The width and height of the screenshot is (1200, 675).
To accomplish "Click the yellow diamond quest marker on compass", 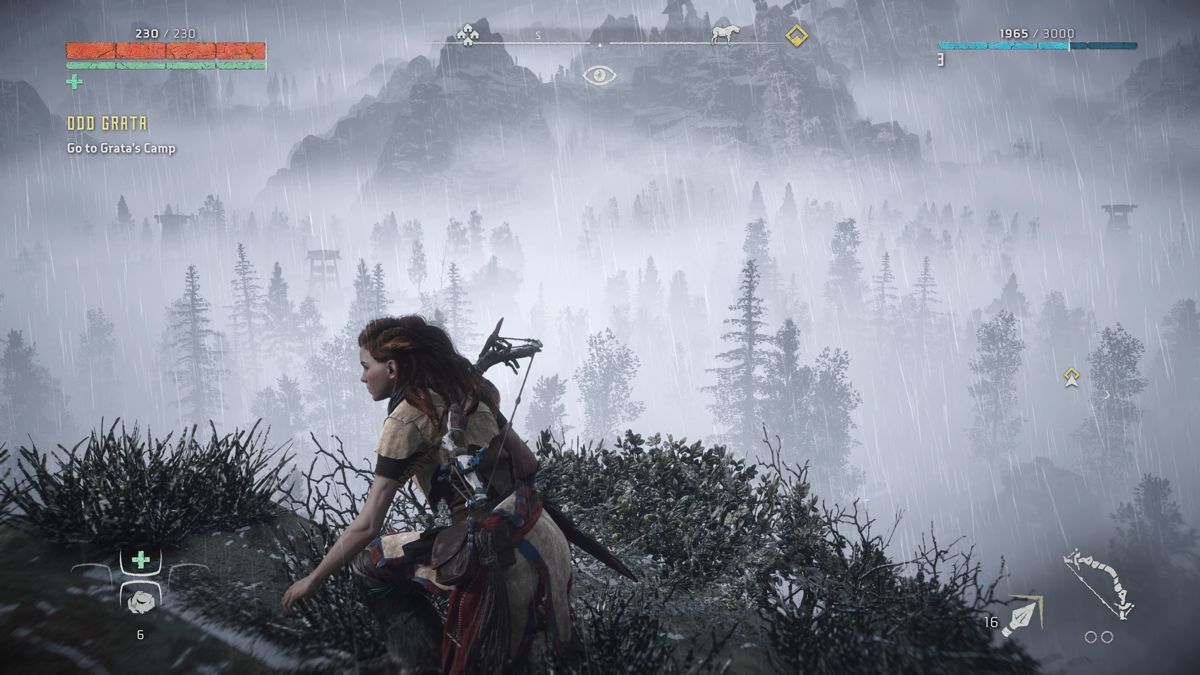I will point(796,36).
